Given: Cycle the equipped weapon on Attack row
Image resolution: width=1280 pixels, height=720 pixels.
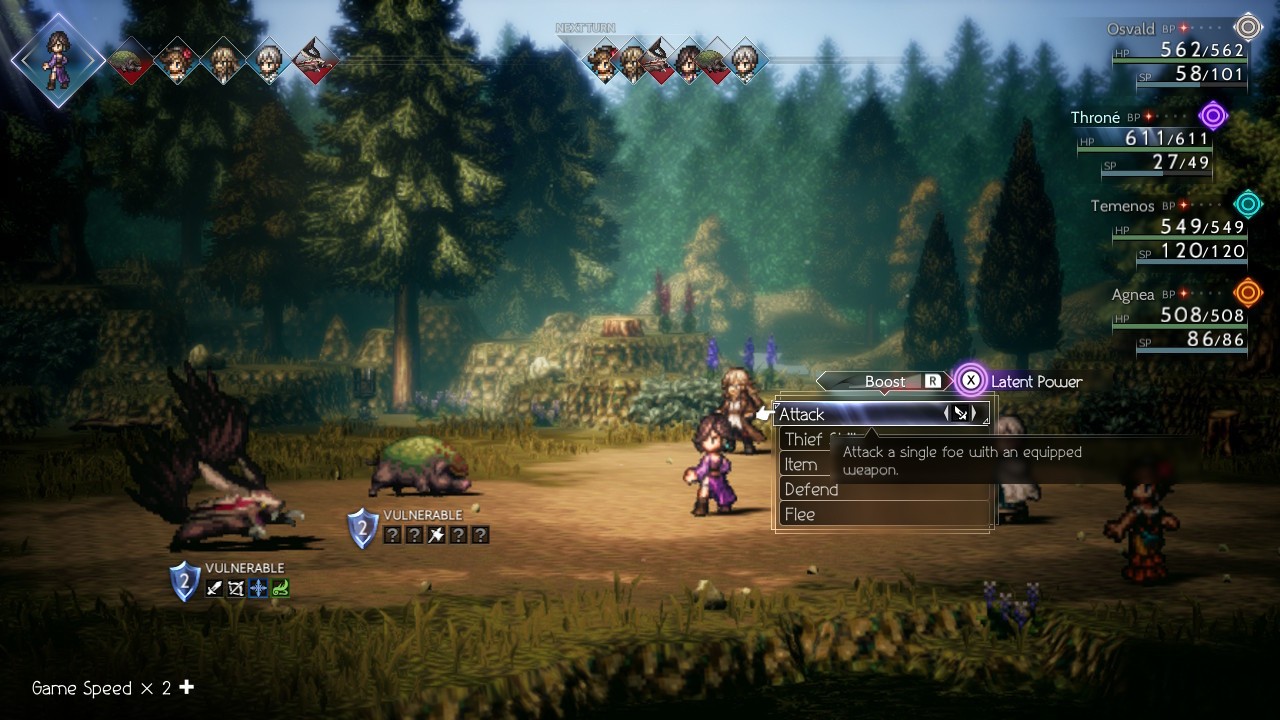Looking at the screenshot, I should click(960, 414).
